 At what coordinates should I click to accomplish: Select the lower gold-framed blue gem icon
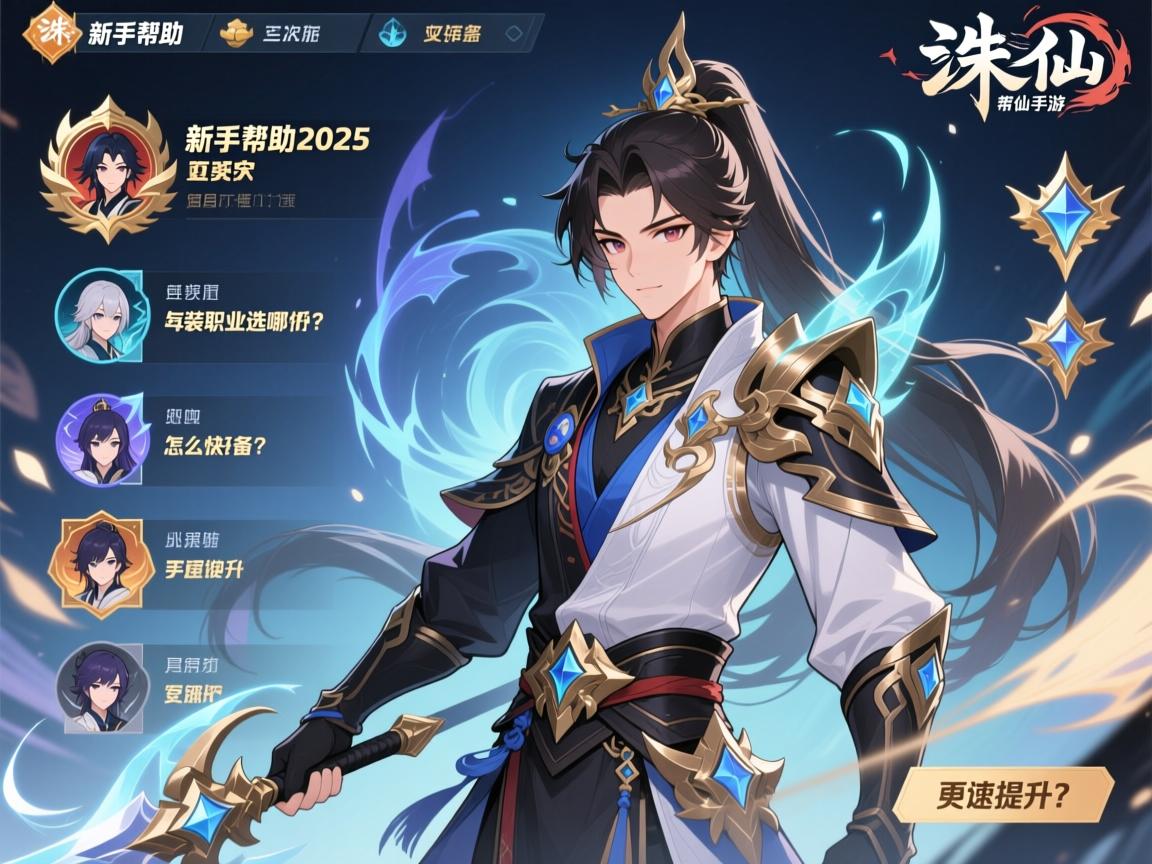(x=1066, y=343)
